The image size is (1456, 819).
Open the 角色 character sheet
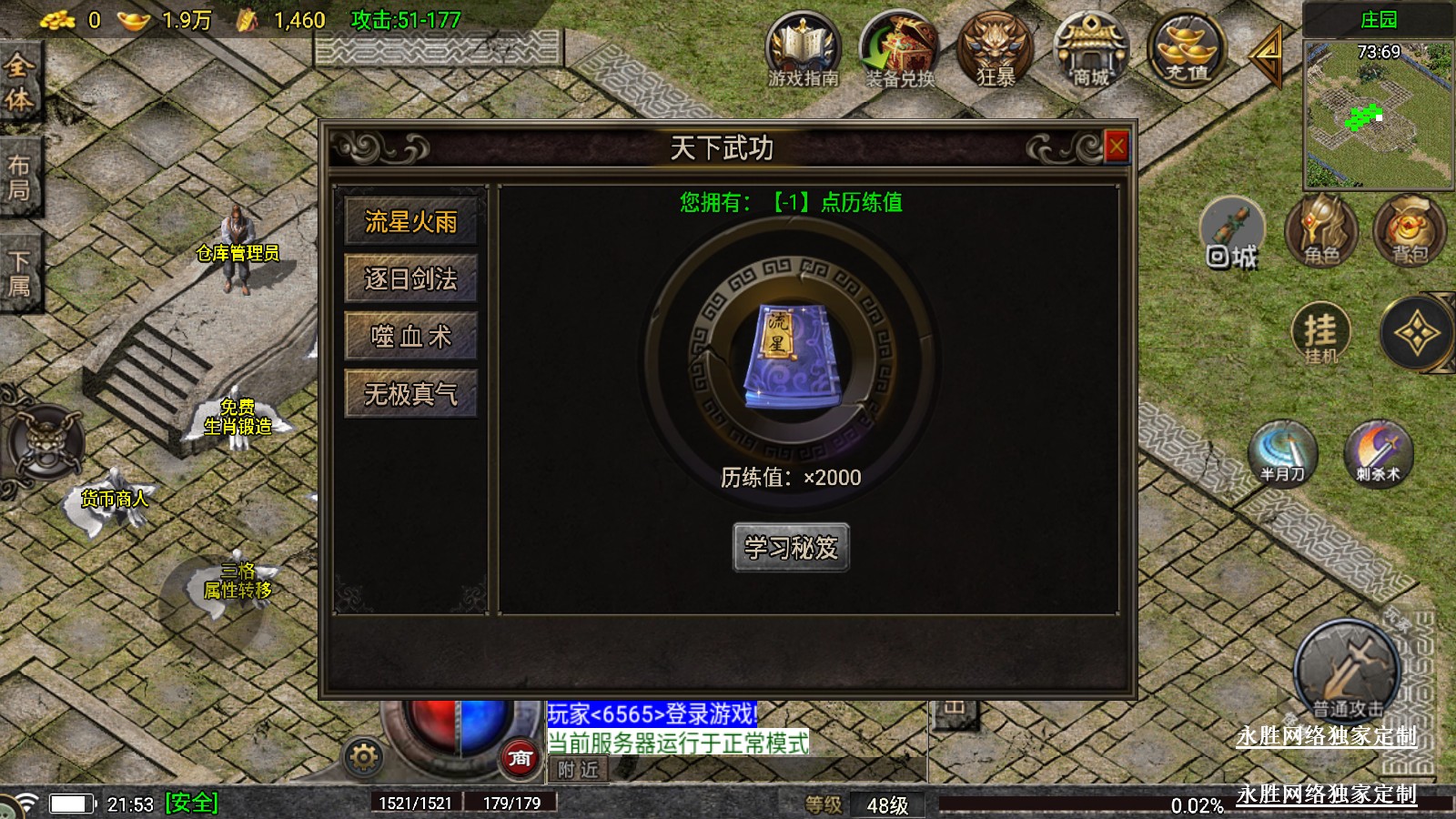click(1321, 231)
